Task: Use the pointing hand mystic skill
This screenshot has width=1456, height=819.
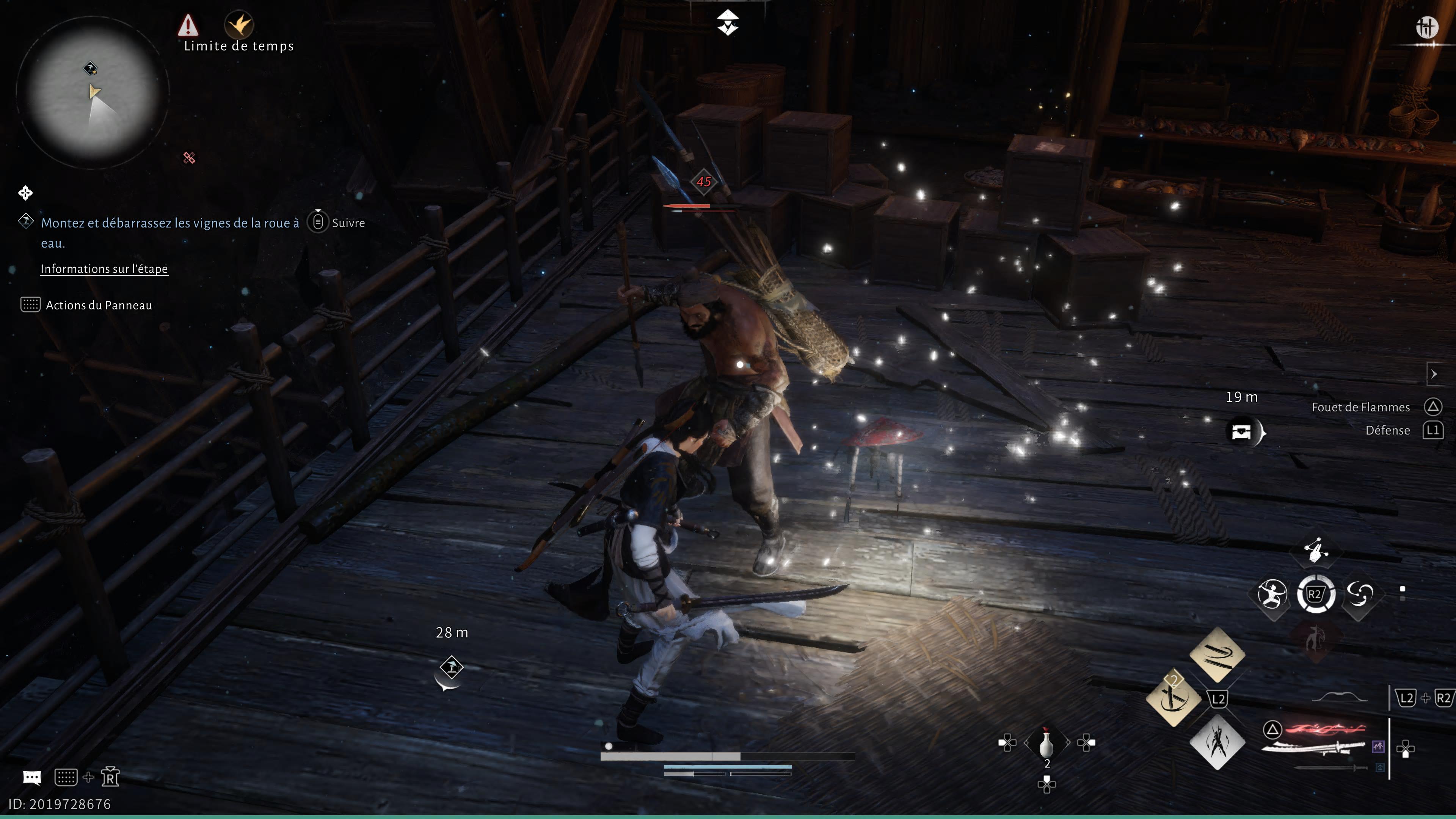Action: pyautogui.click(x=1316, y=549)
